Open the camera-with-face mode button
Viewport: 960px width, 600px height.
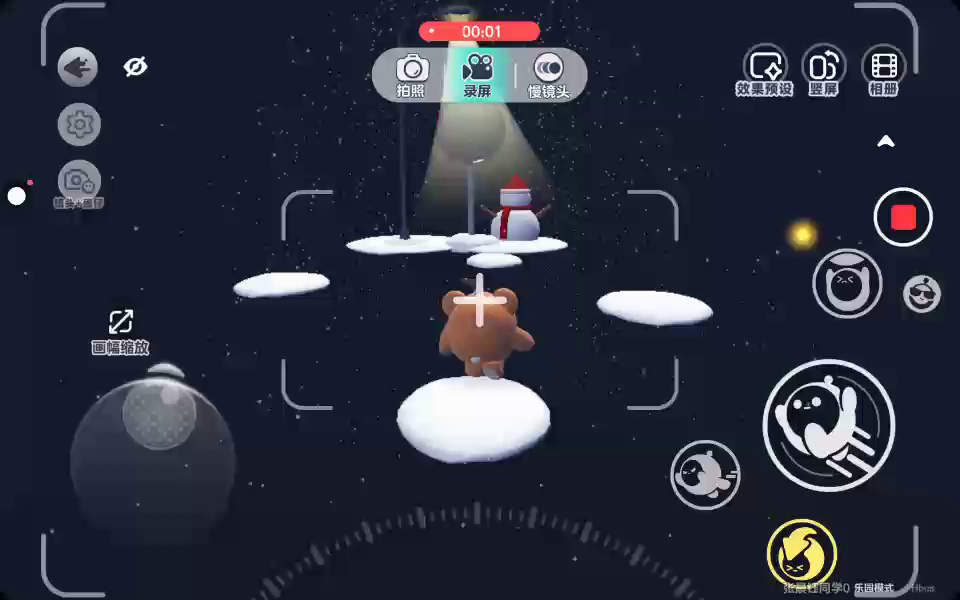79,182
